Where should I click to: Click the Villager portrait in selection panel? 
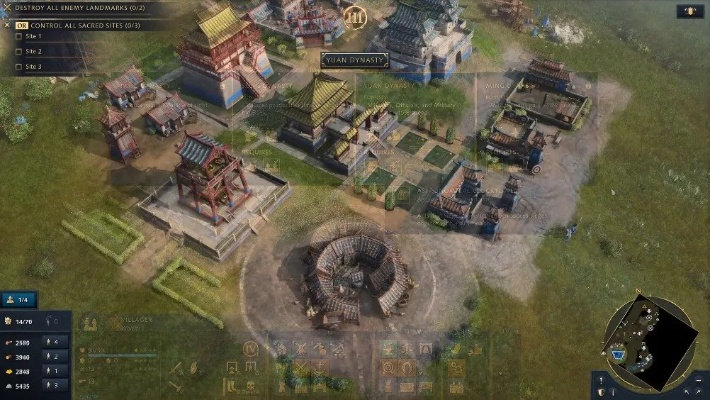90,324
